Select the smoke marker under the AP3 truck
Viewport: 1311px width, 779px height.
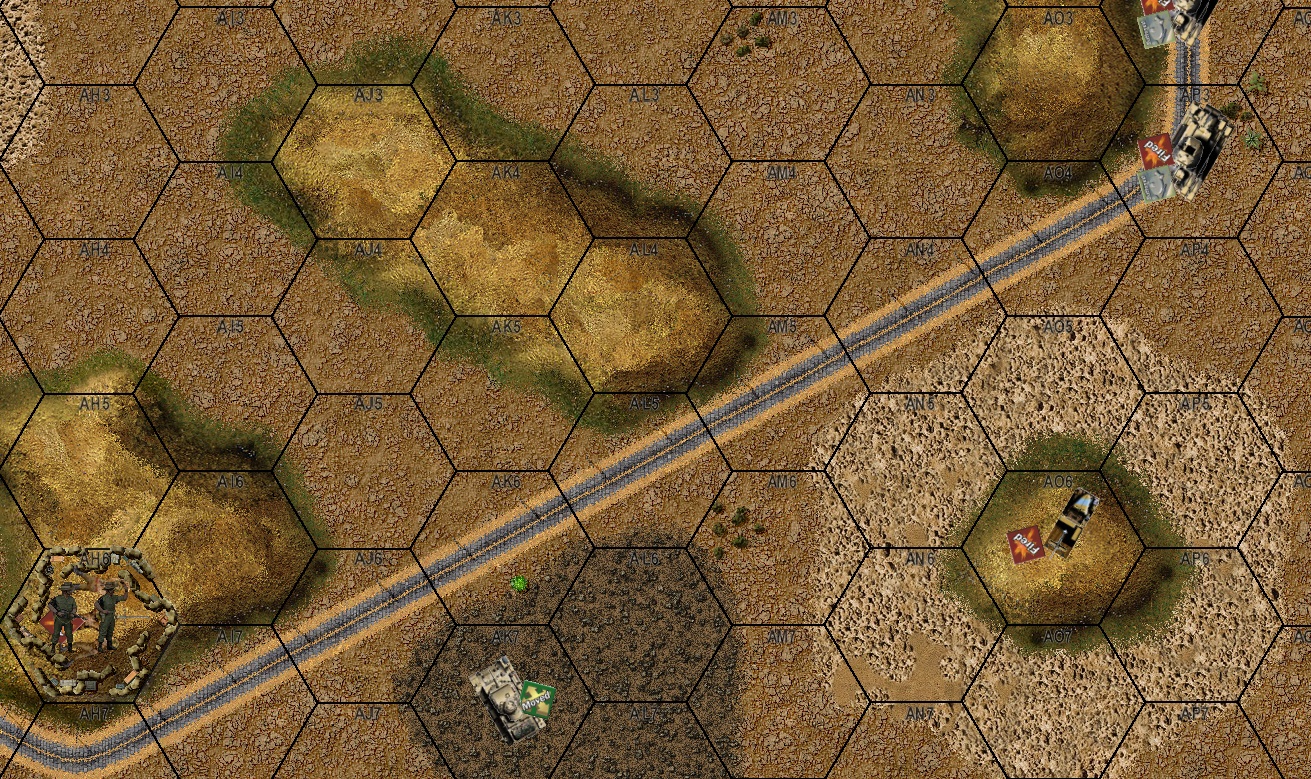pos(1158,180)
